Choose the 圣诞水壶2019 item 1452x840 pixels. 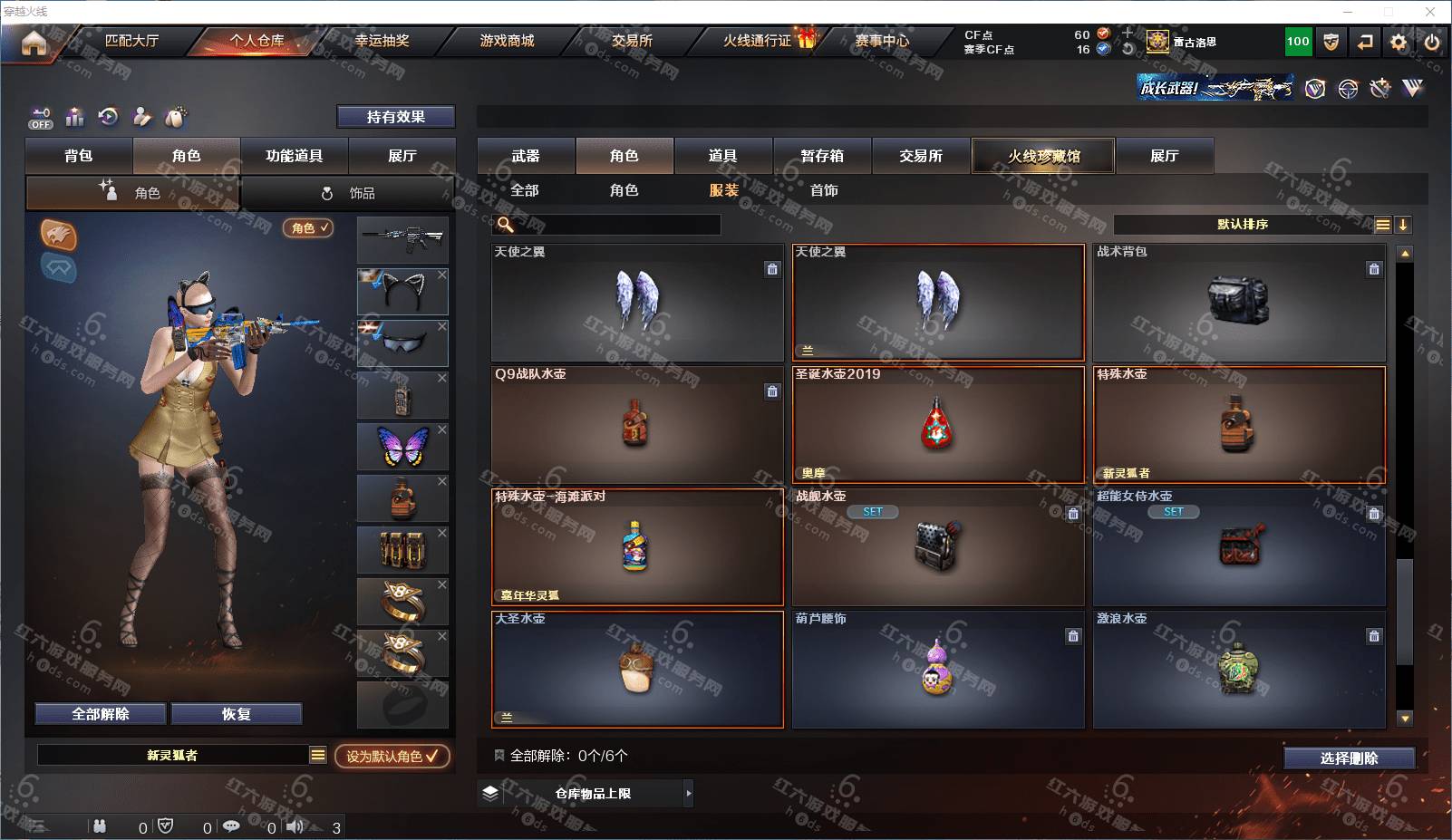(x=937, y=424)
